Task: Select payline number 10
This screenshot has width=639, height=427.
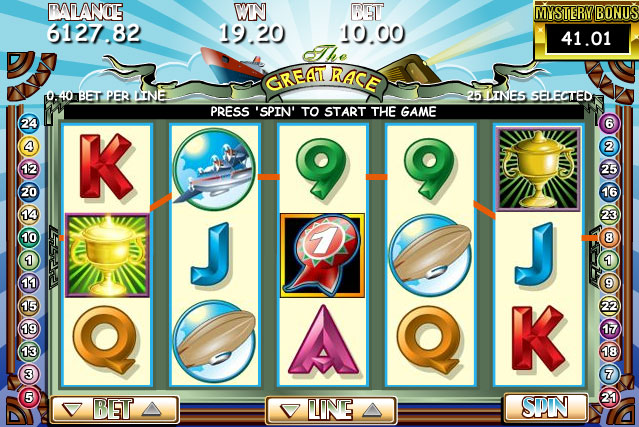Action: (29, 238)
